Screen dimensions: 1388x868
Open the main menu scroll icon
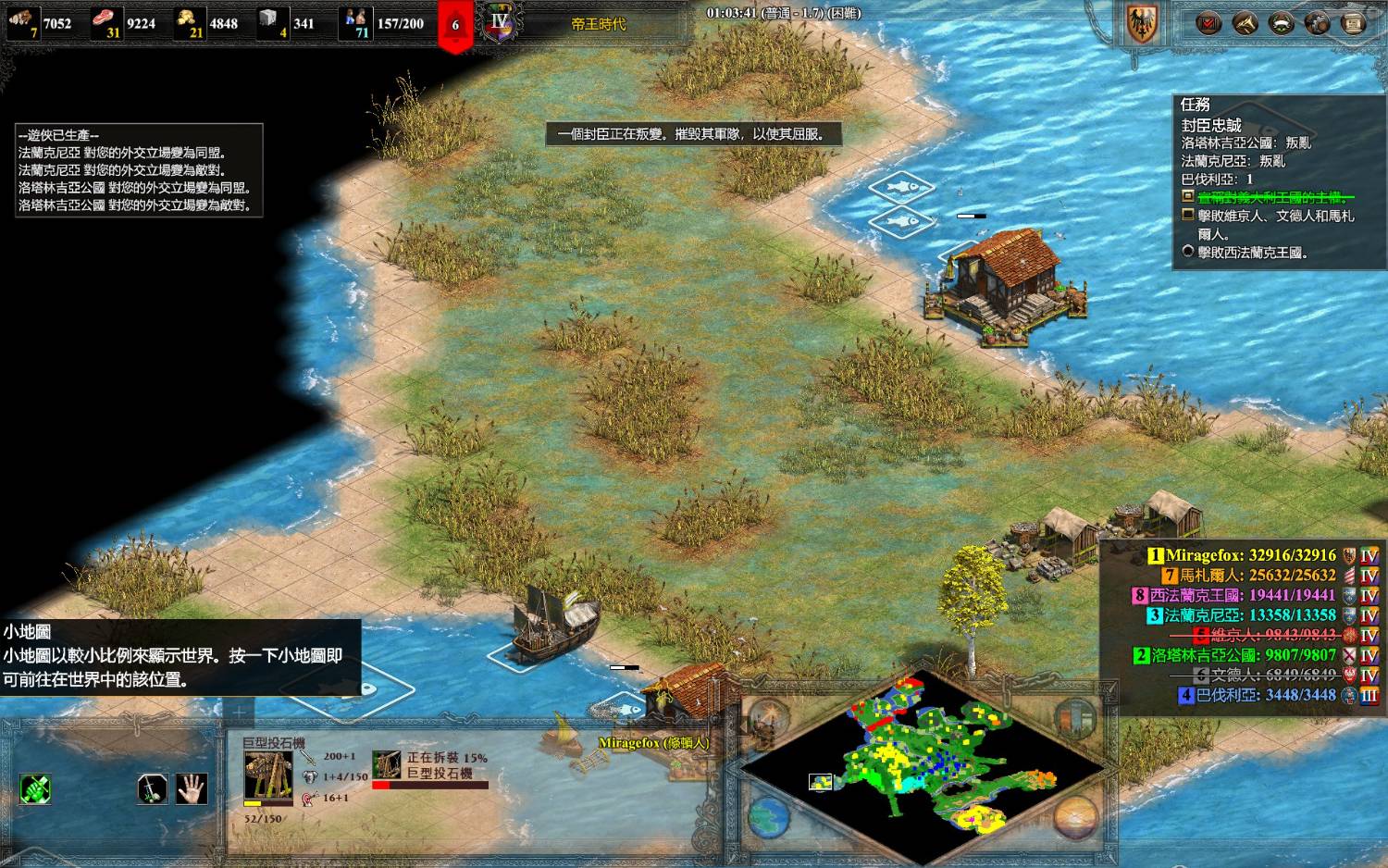click(1353, 23)
